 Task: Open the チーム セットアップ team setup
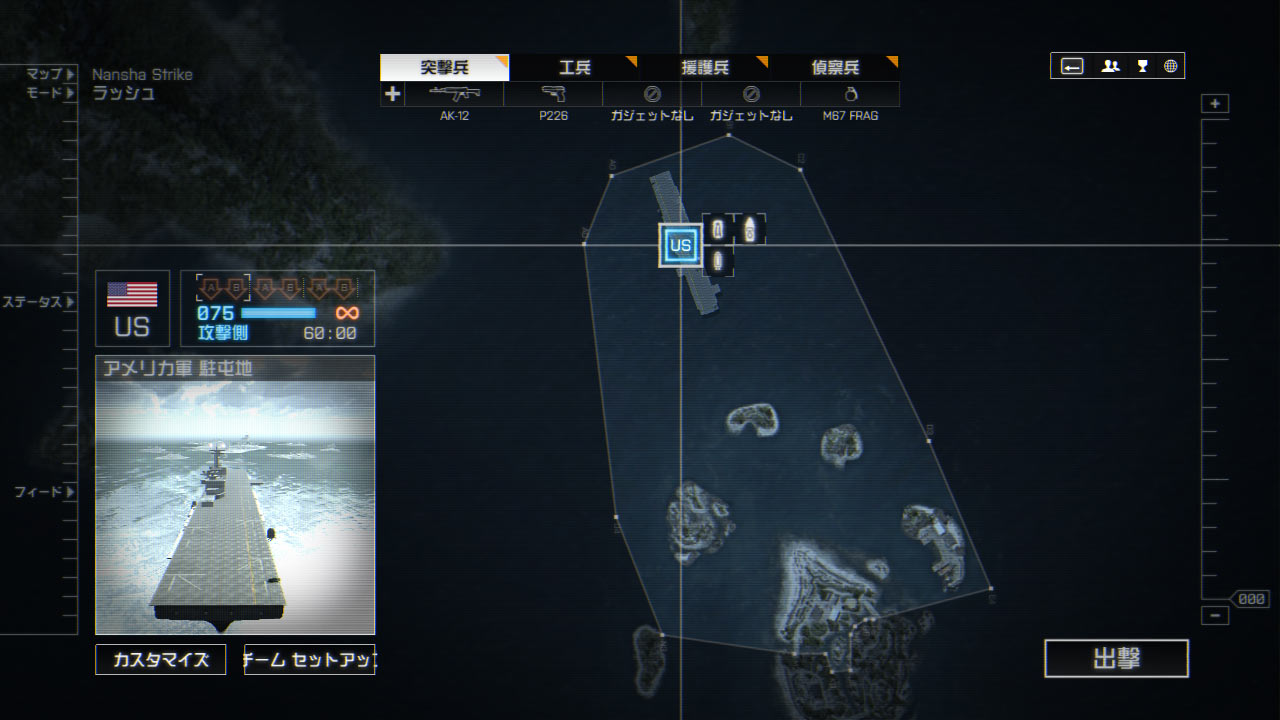click(309, 660)
